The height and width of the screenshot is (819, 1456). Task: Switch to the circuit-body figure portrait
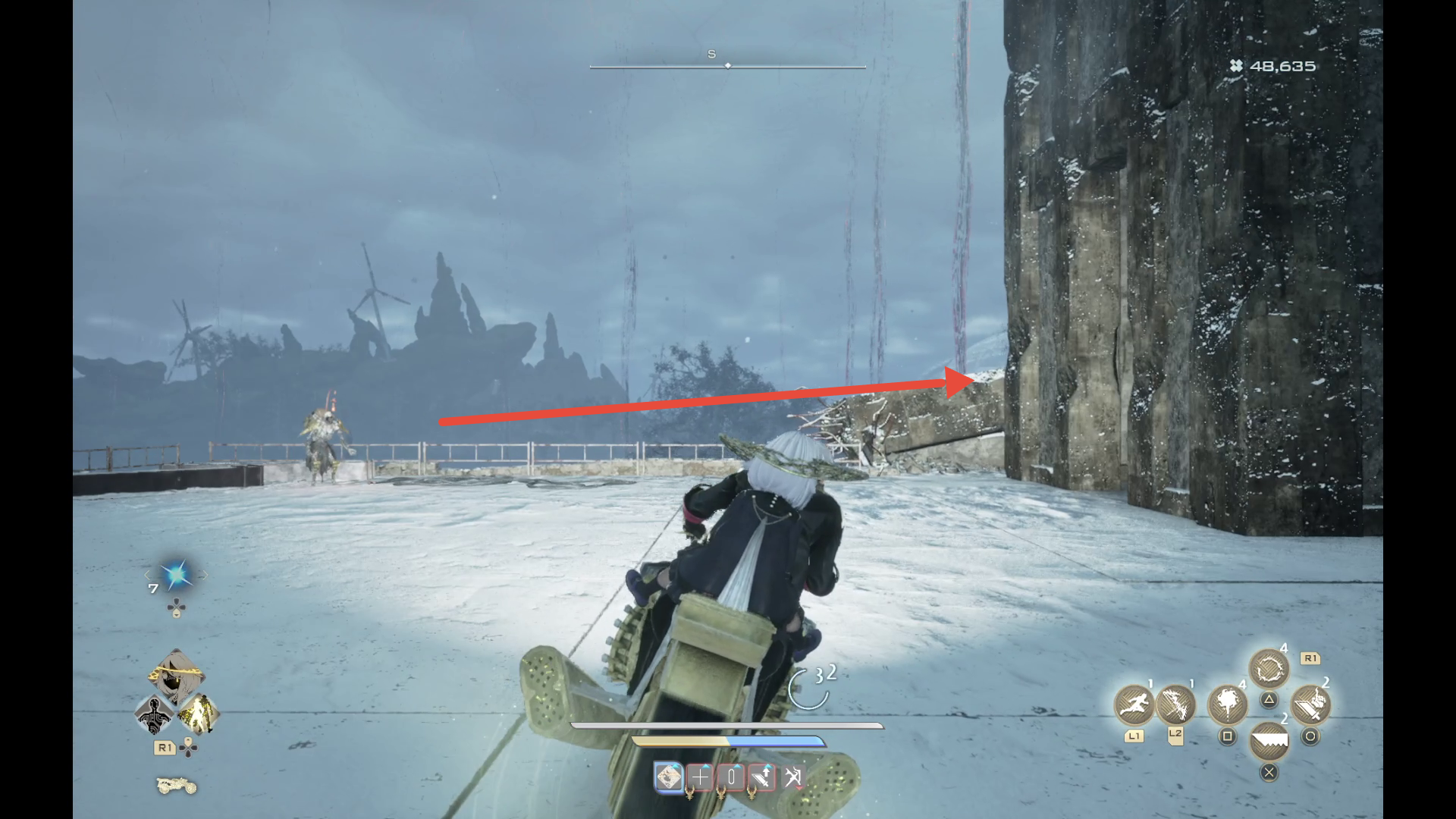[x=155, y=714]
